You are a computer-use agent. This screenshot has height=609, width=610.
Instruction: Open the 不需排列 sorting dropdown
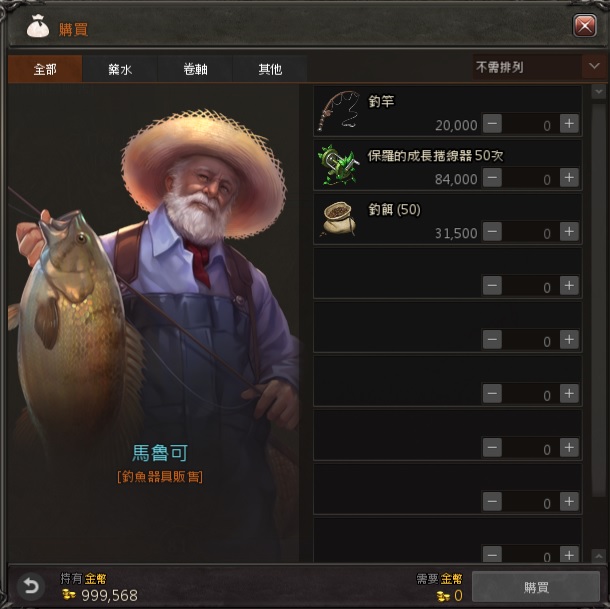(x=537, y=68)
